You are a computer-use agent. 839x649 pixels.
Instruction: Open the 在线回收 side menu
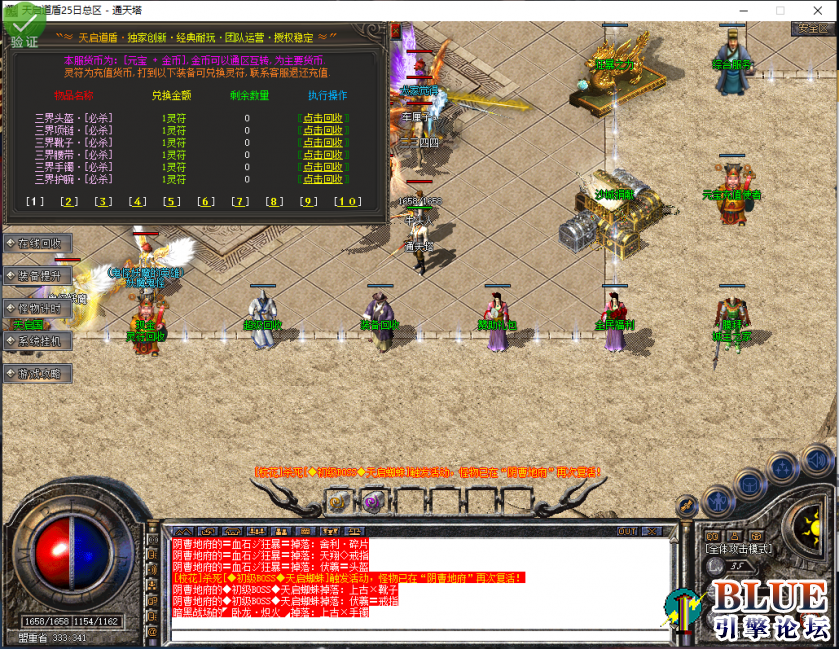[38, 243]
